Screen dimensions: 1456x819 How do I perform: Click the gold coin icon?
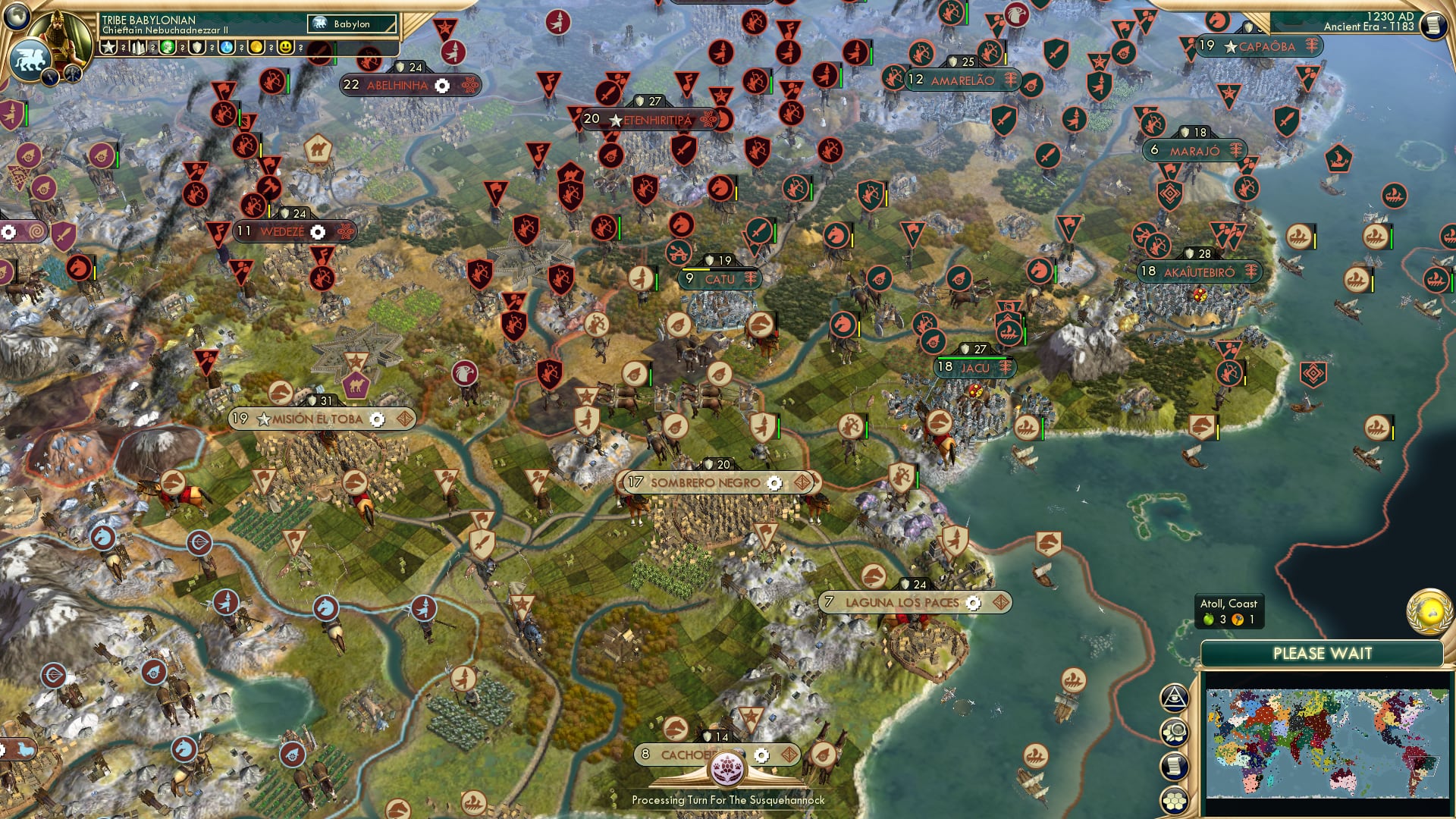[256, 47]
